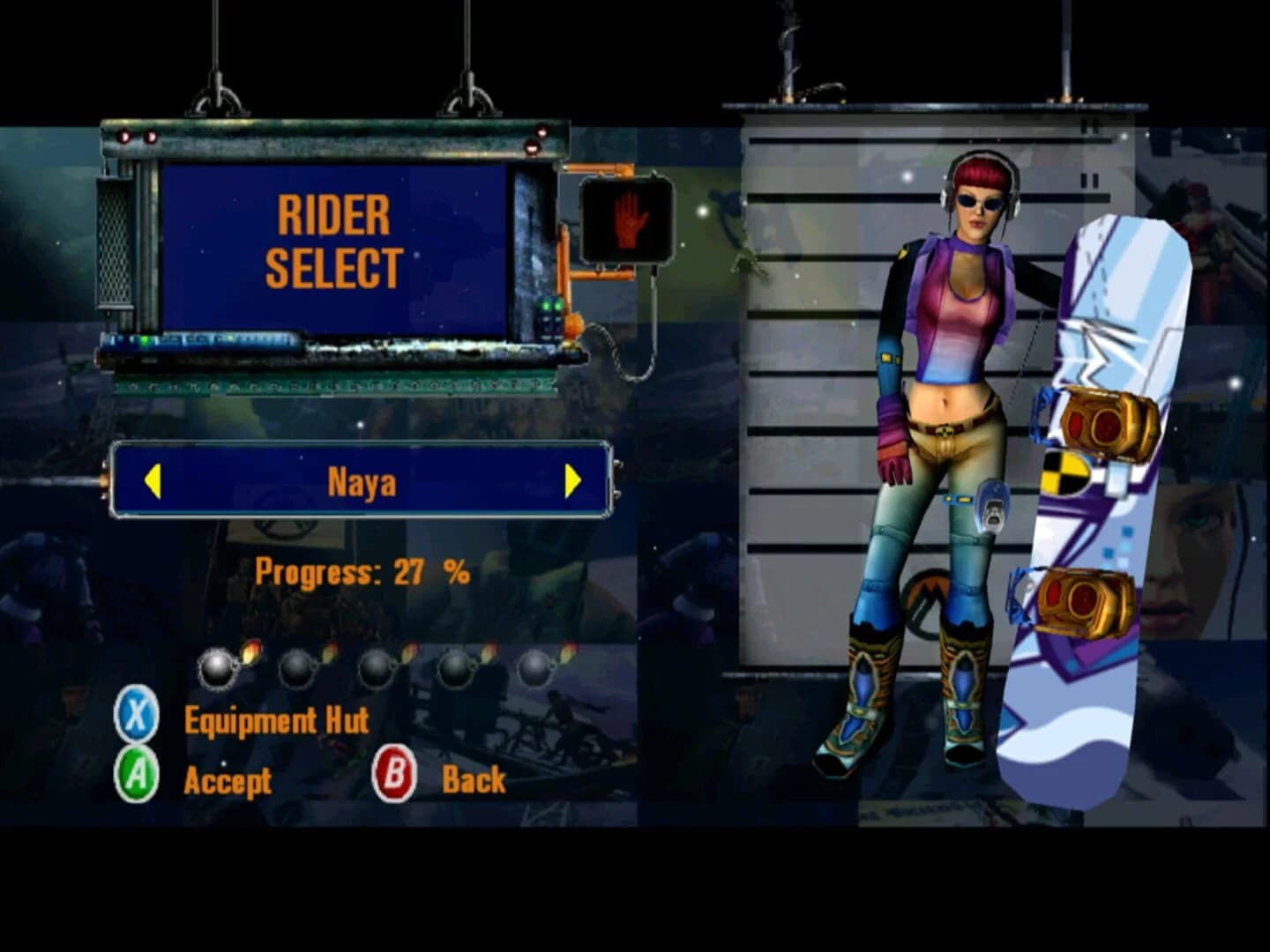
Task: Click Accept to confirm rider
Action: tap(228, 779)
